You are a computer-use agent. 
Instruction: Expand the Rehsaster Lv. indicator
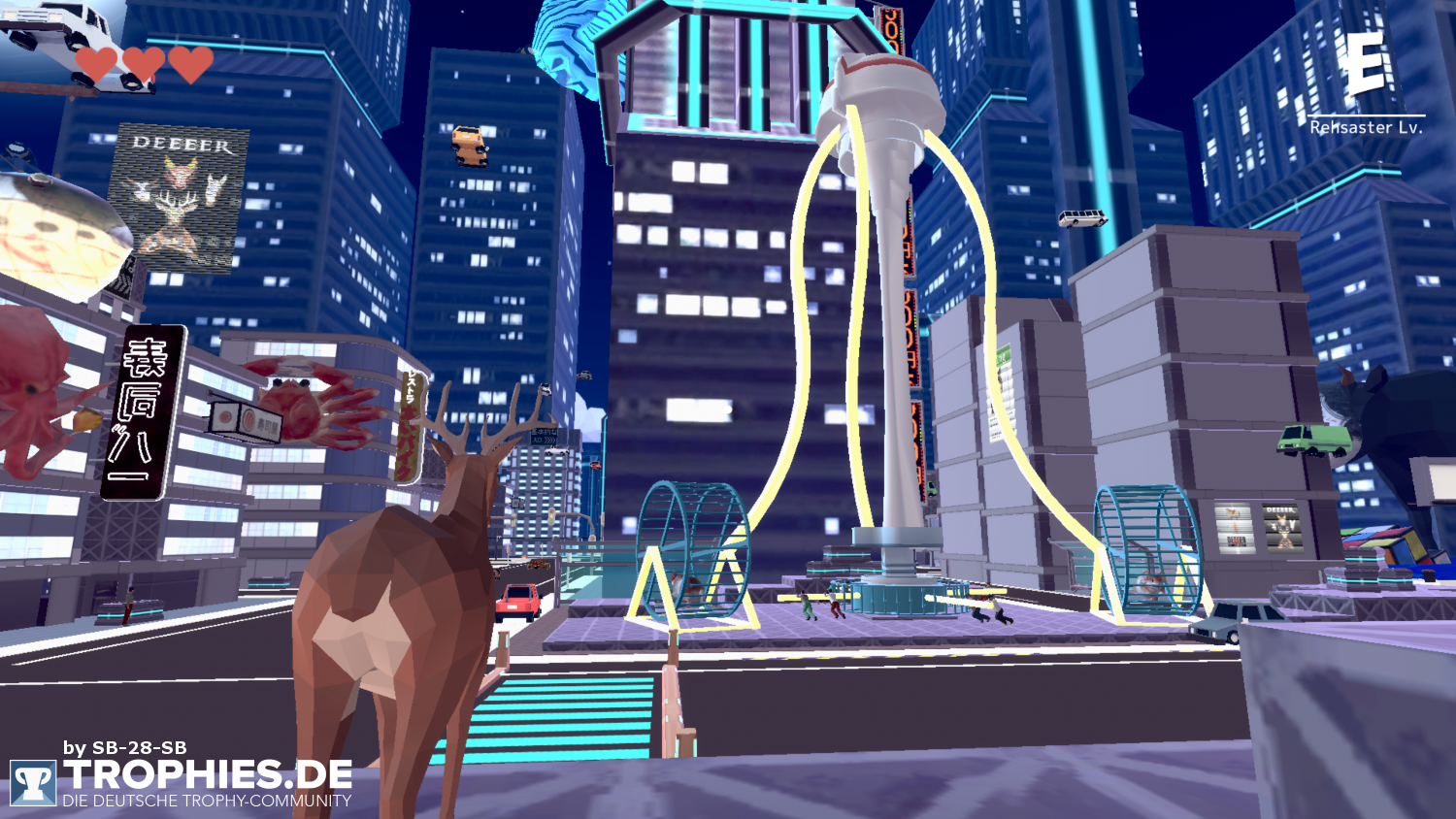[1367, 127]
